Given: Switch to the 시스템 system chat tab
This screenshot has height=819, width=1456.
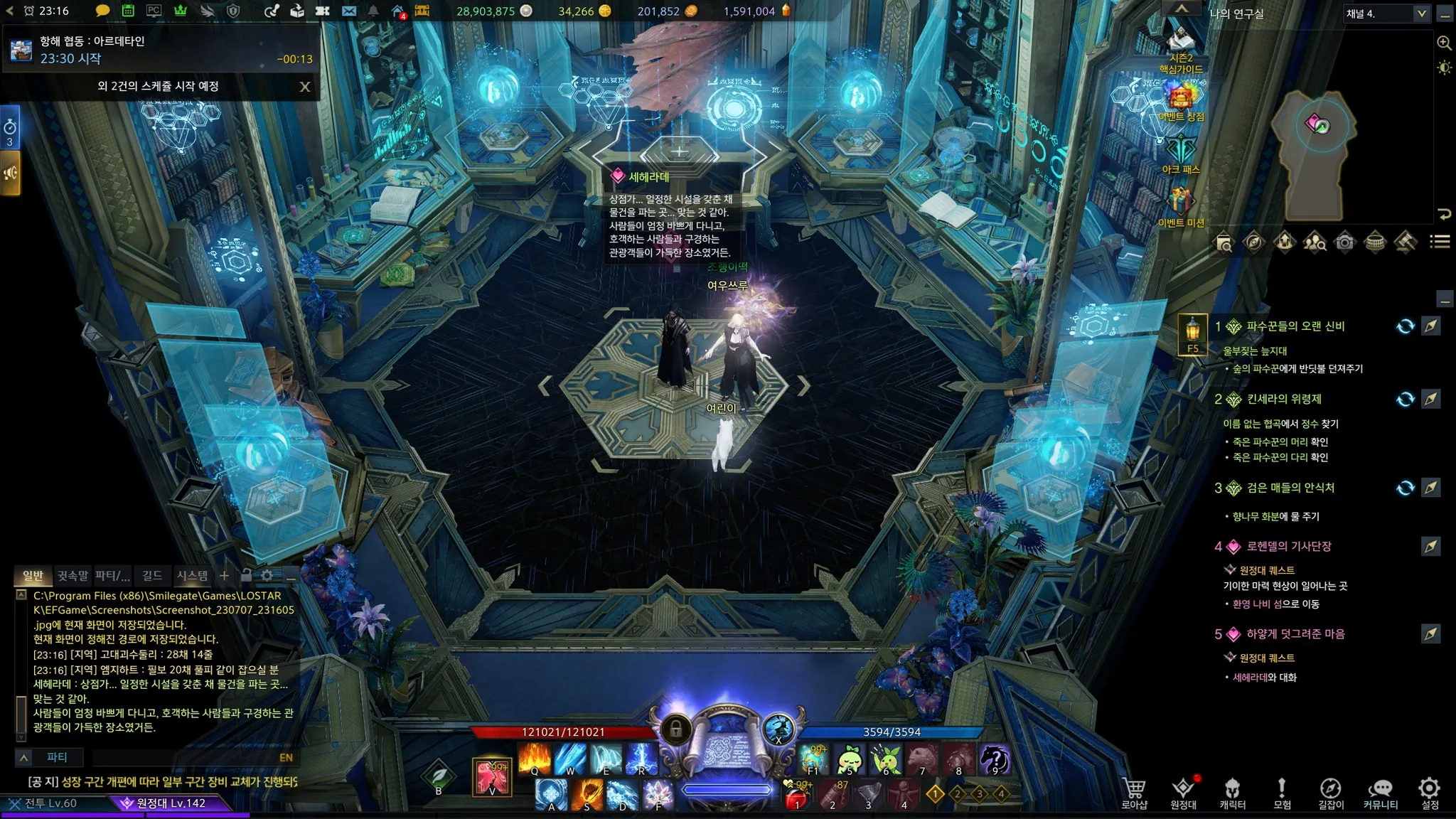Looking at the screenshot, I should click(x=192, y=575).
